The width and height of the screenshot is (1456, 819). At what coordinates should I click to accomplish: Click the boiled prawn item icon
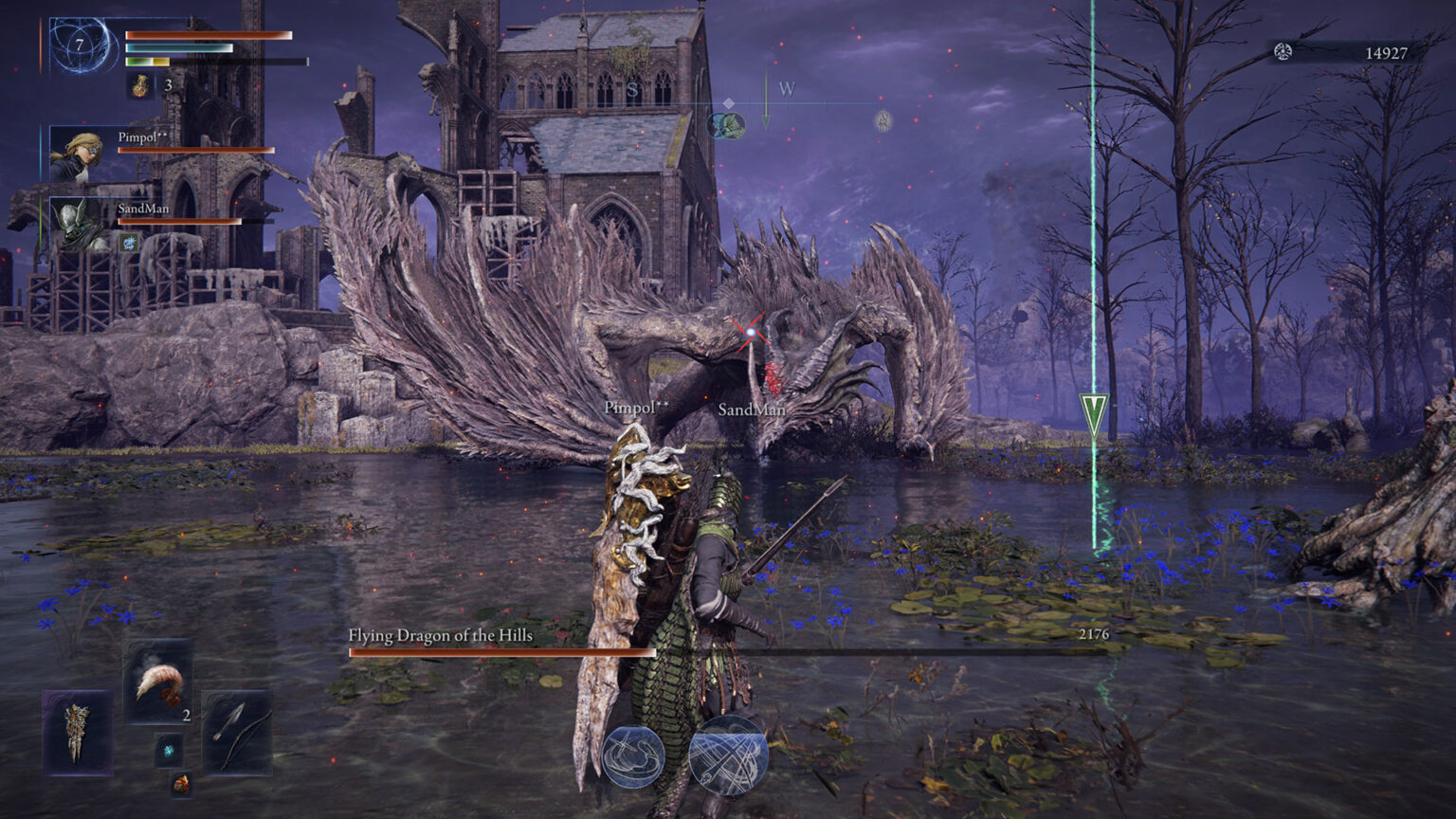point(159,682)
